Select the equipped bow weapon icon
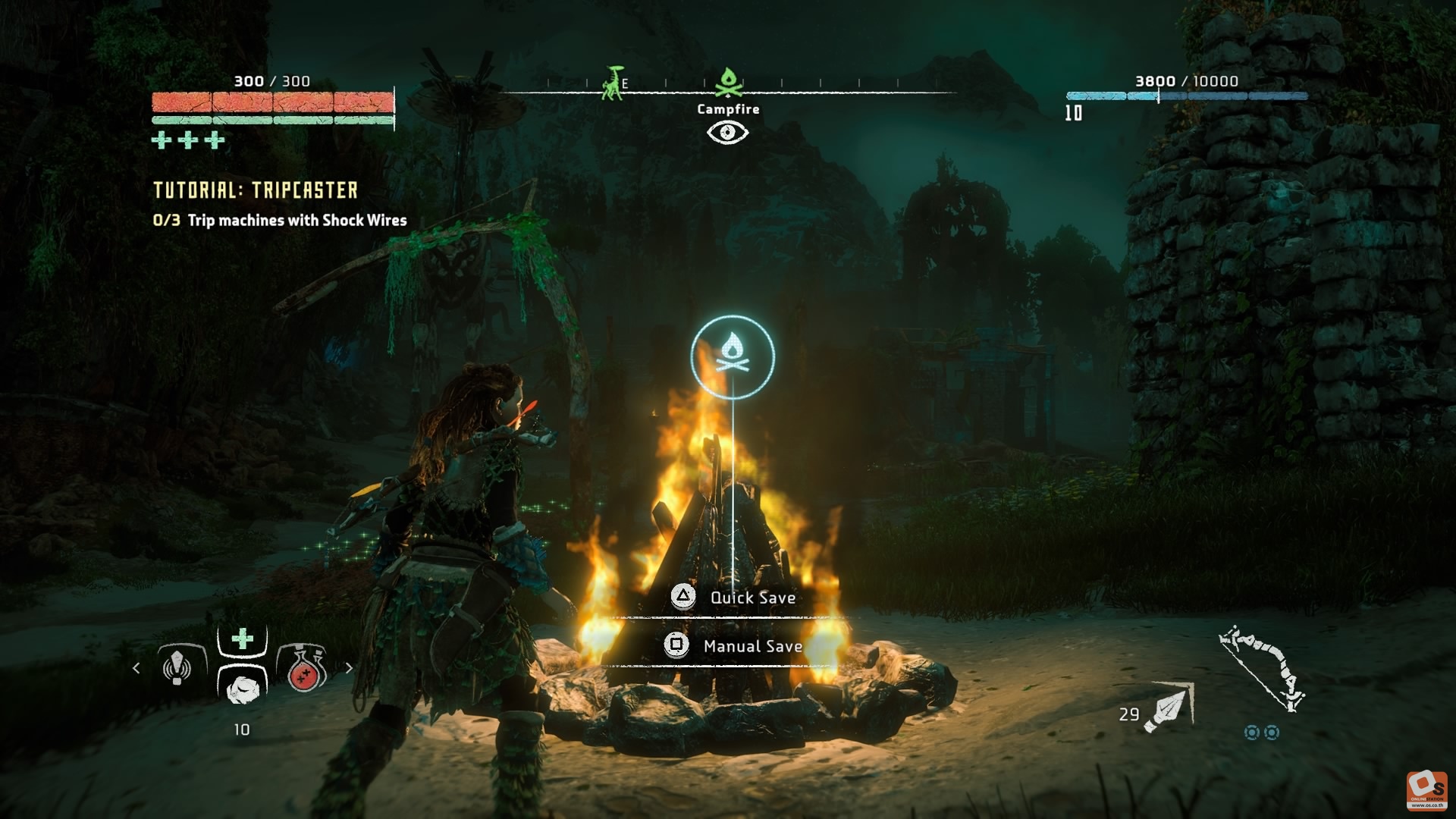The image size is (1456, 819). tap(1263, 667)
